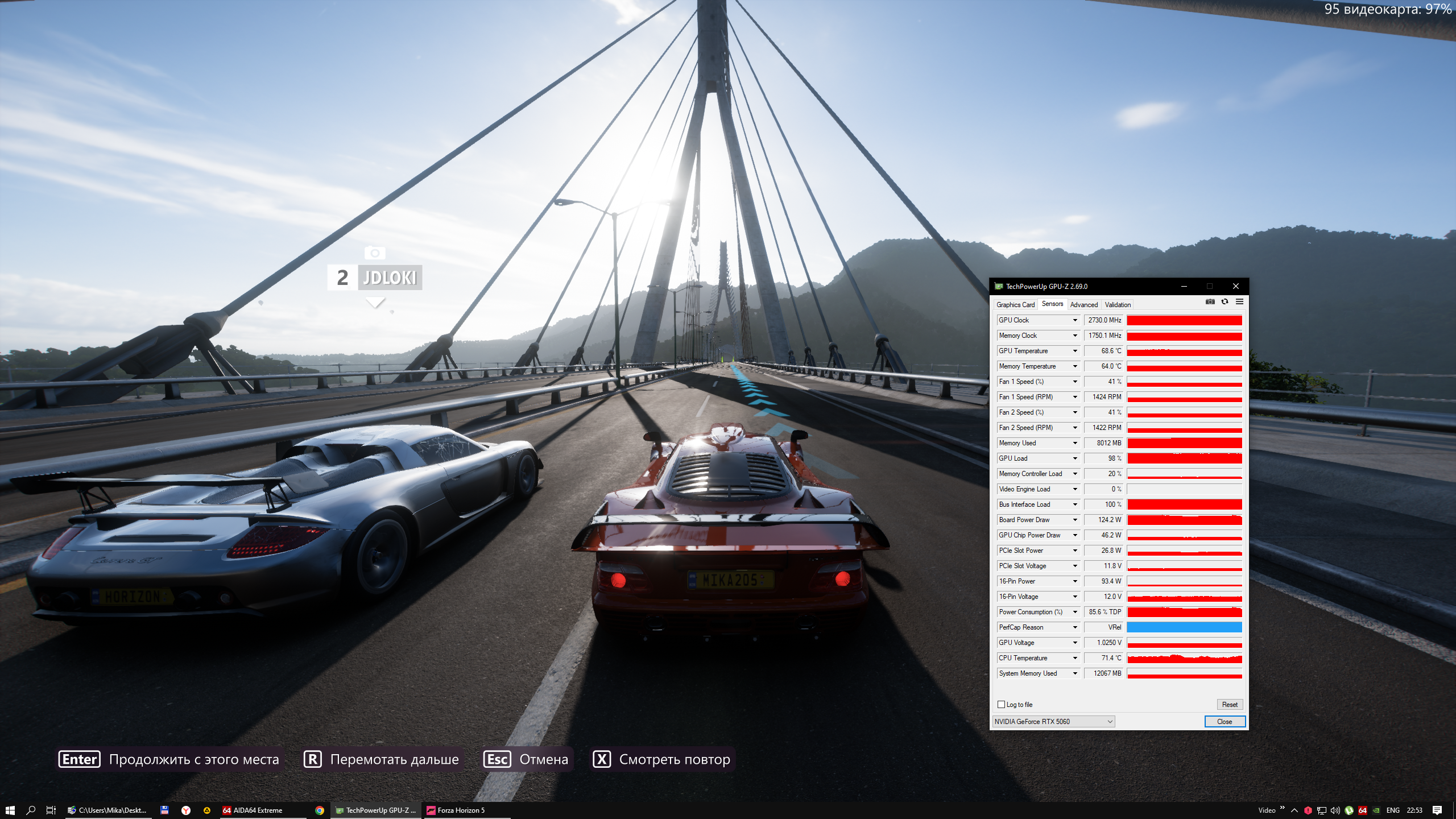1456x819 pixels.
Task: Select the "Перемотать дальше" rewind option
Action: coord(382,759)
